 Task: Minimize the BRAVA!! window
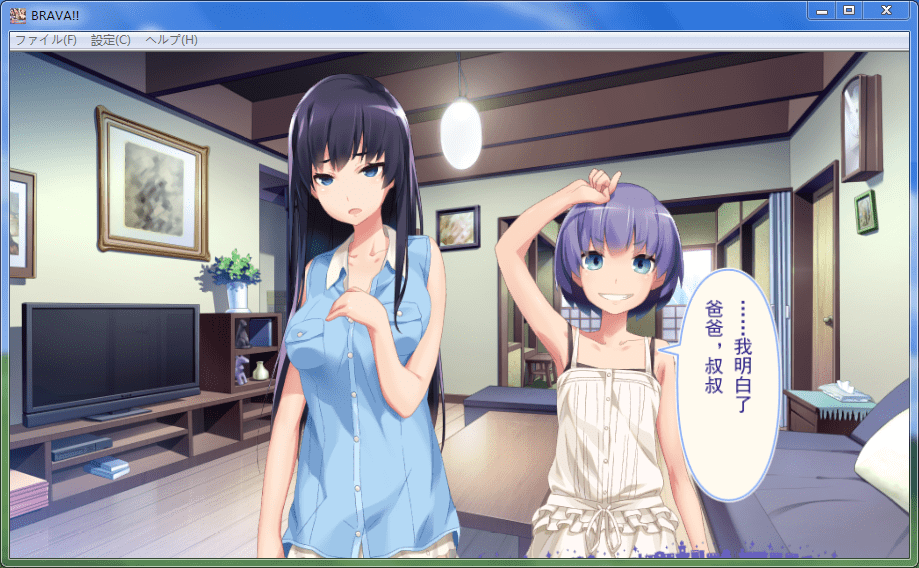tap(821, 10)
